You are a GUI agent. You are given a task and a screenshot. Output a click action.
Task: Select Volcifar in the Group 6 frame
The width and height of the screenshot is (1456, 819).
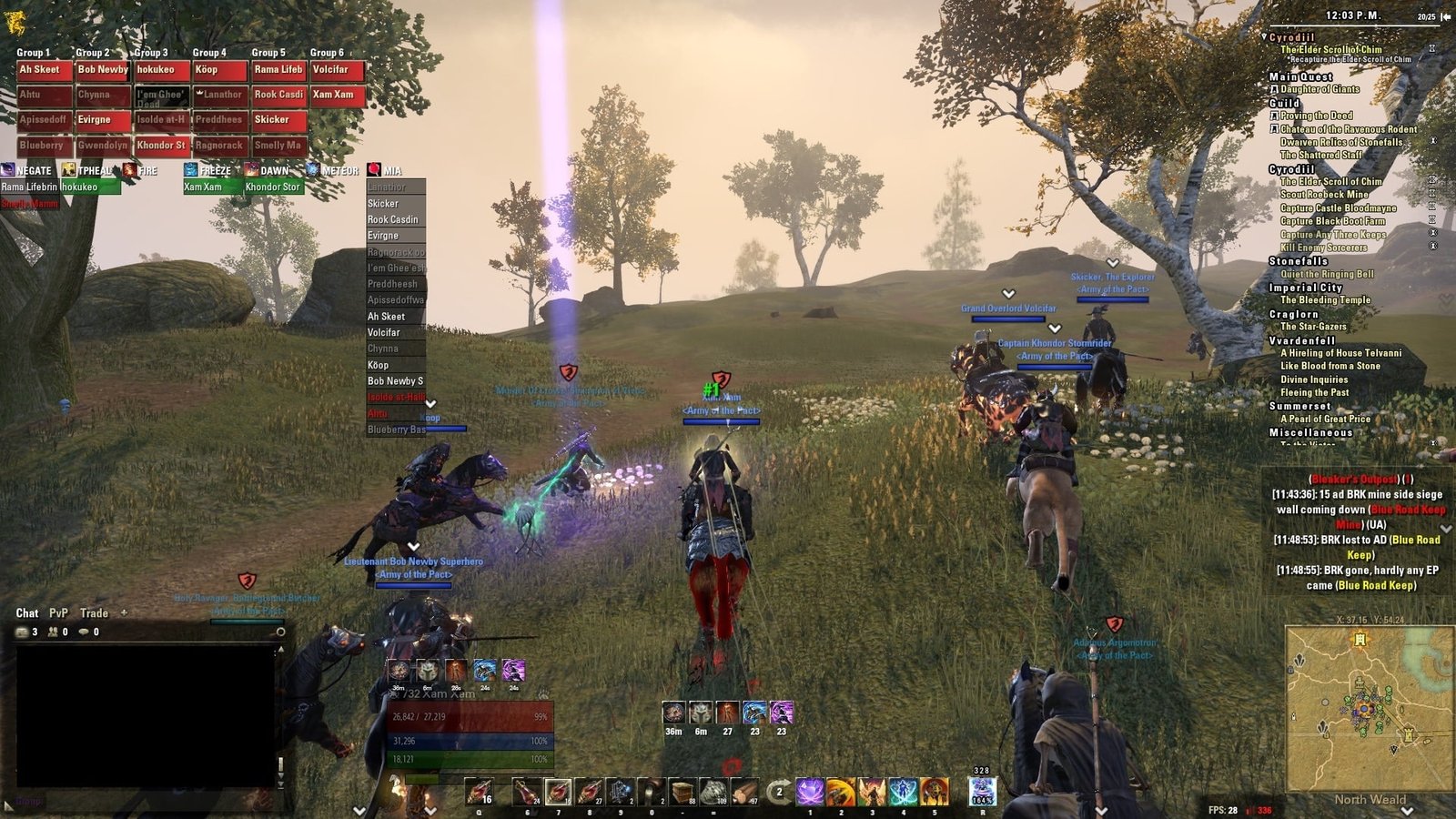(338, 70)
